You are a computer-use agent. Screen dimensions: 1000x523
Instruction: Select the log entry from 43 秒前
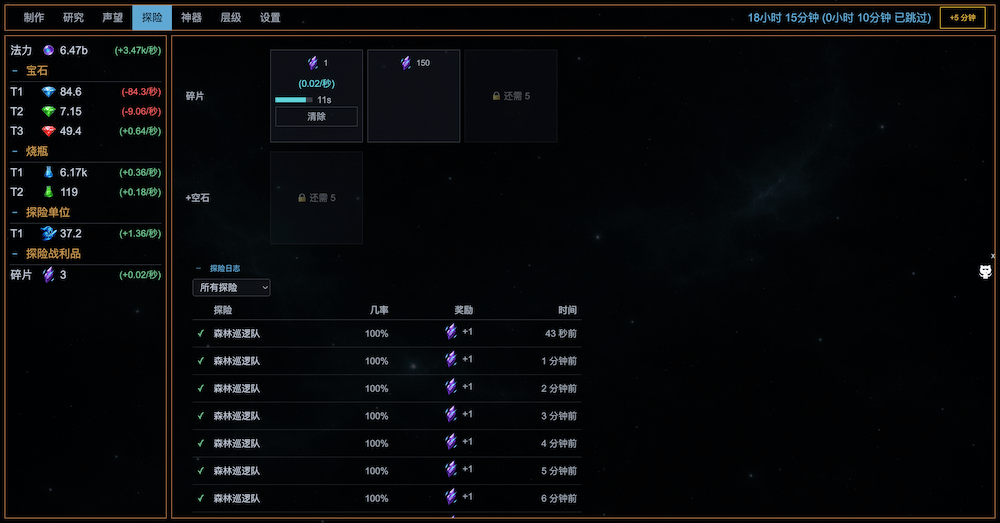click(386, 333)
